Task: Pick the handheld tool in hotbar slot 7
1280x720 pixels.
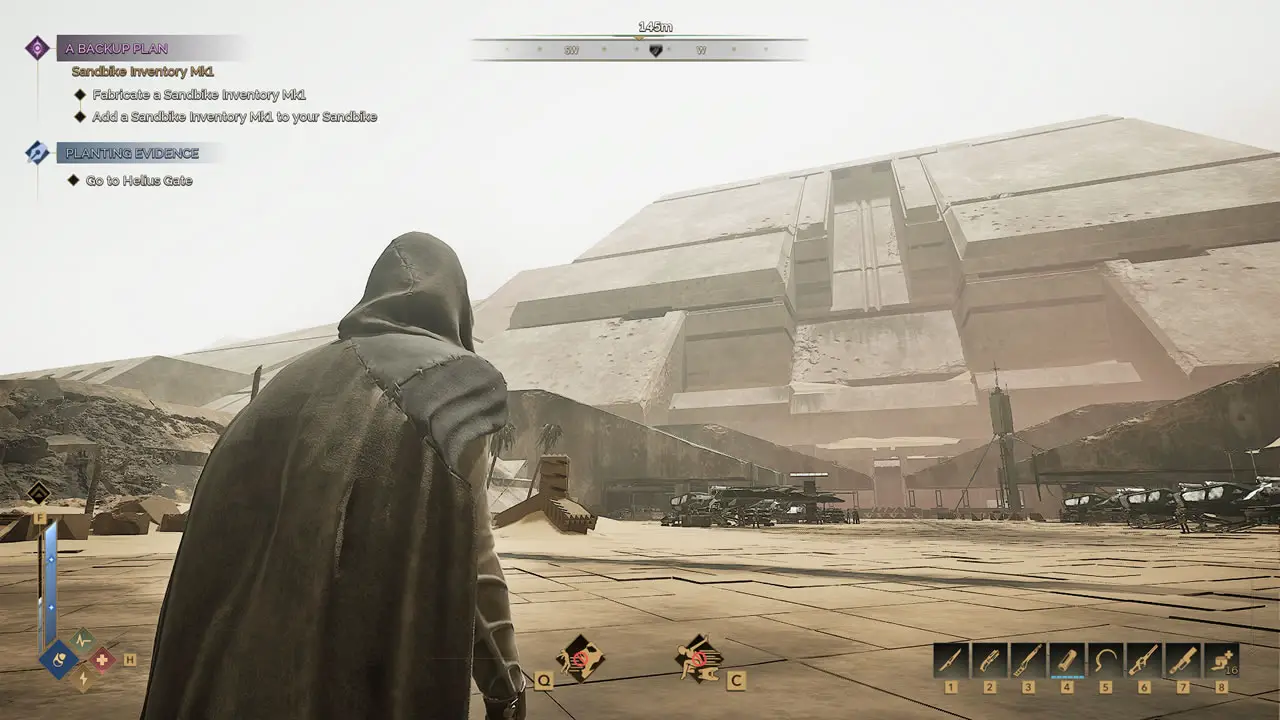Action: (1183, 660)
